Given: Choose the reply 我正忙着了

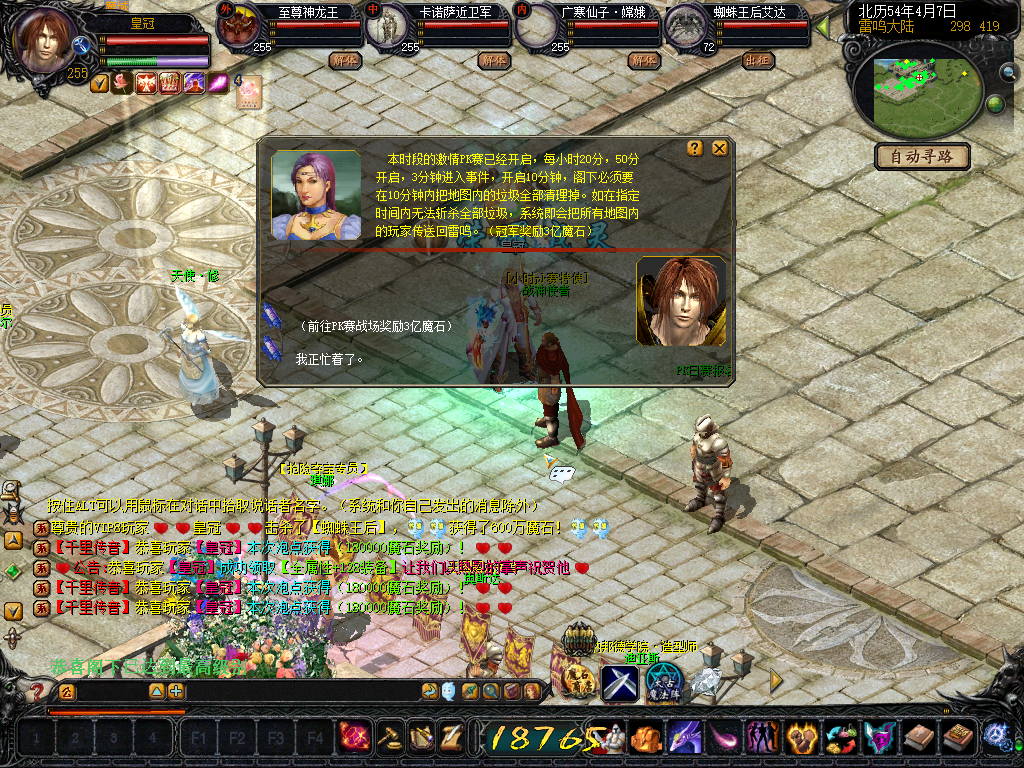Looking at the screenshot, I should click(x=330, y=358).
